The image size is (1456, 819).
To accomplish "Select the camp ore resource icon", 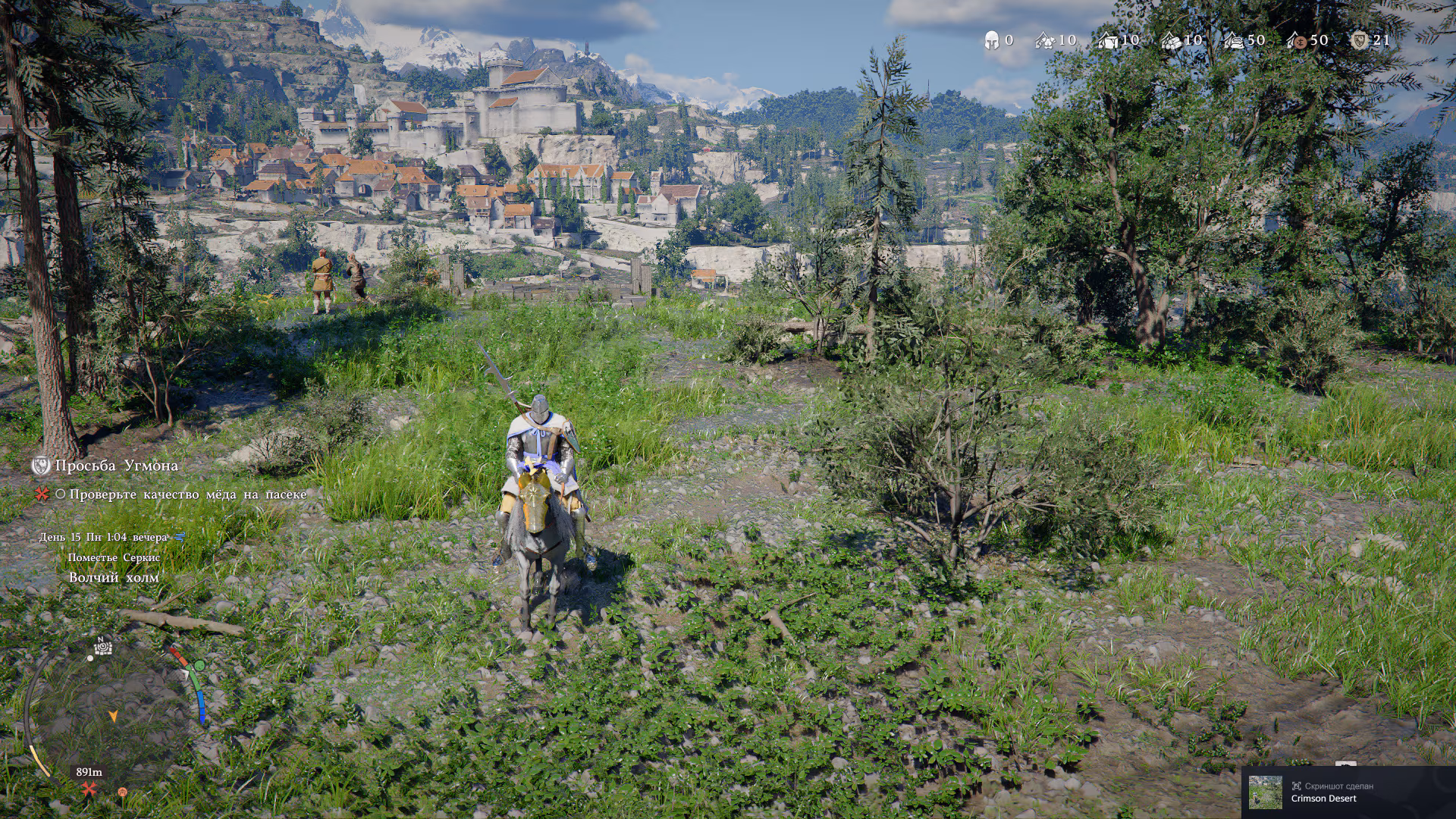I will tap(1045, 40).
